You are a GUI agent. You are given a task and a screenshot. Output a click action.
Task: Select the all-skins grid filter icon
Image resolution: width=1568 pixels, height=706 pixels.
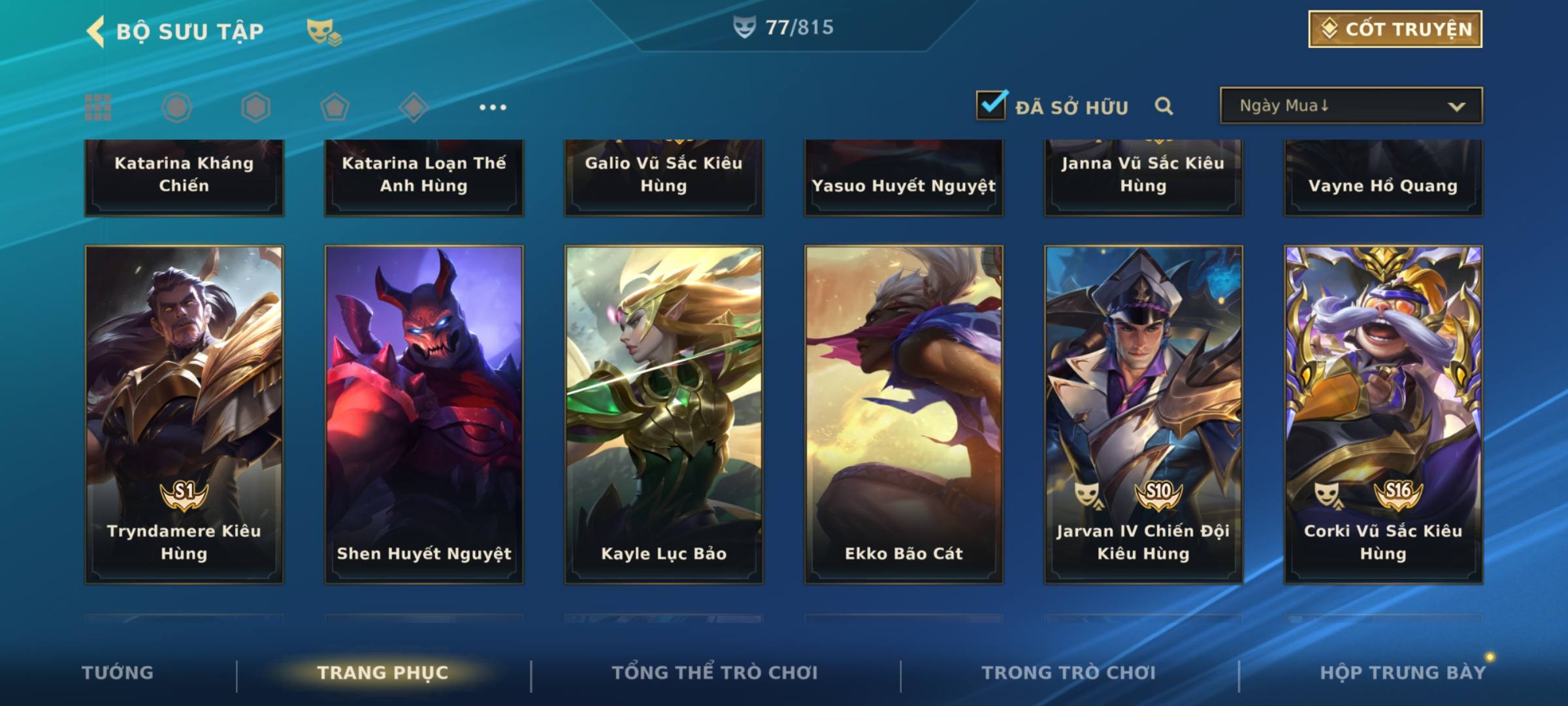click(98, 107)
